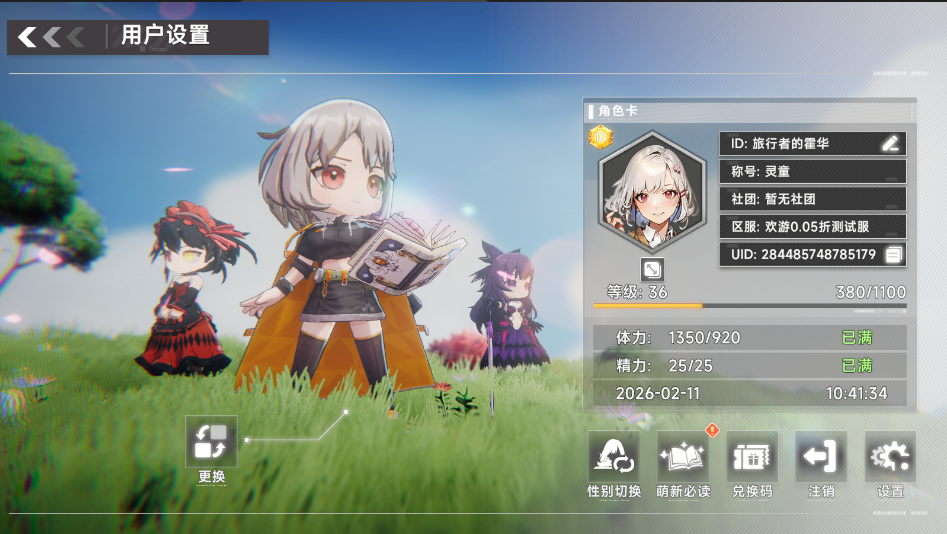The height and width of the screenshot is (534, 947).
Task: Click the 区服 server row
Action: (x=812, y=227)
